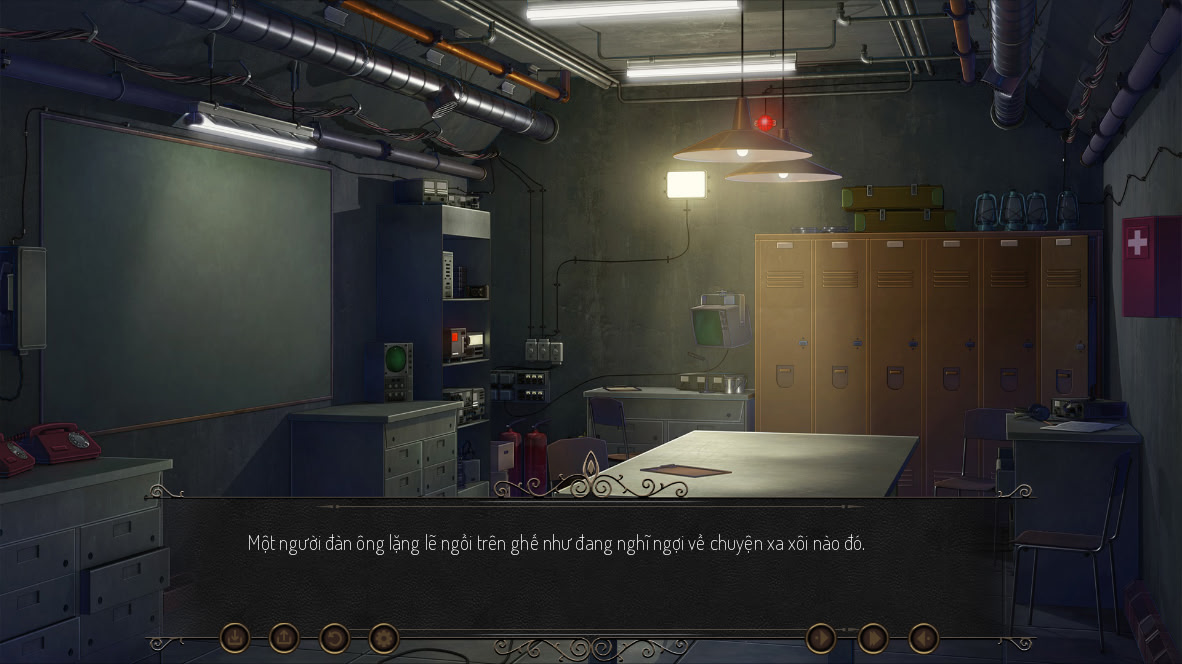Advance the Vietnamese dialogue text box

(590, 560)
